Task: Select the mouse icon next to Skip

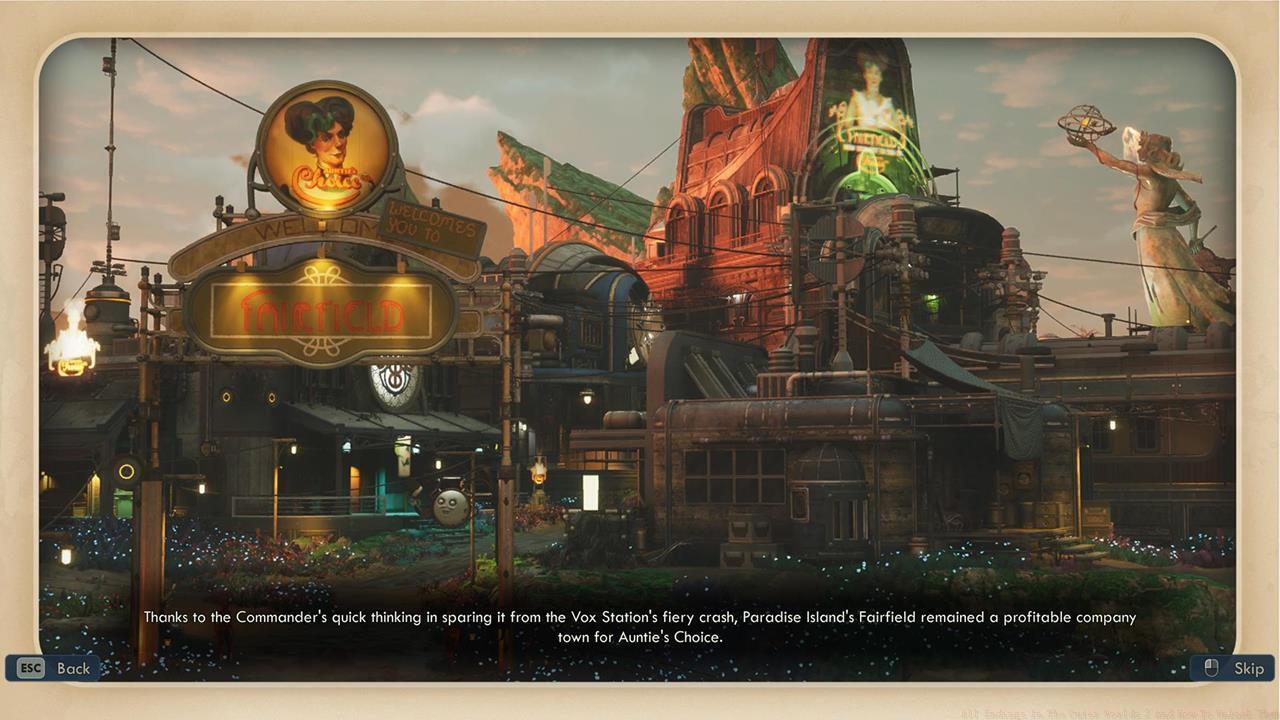Action: (1210, 668)
